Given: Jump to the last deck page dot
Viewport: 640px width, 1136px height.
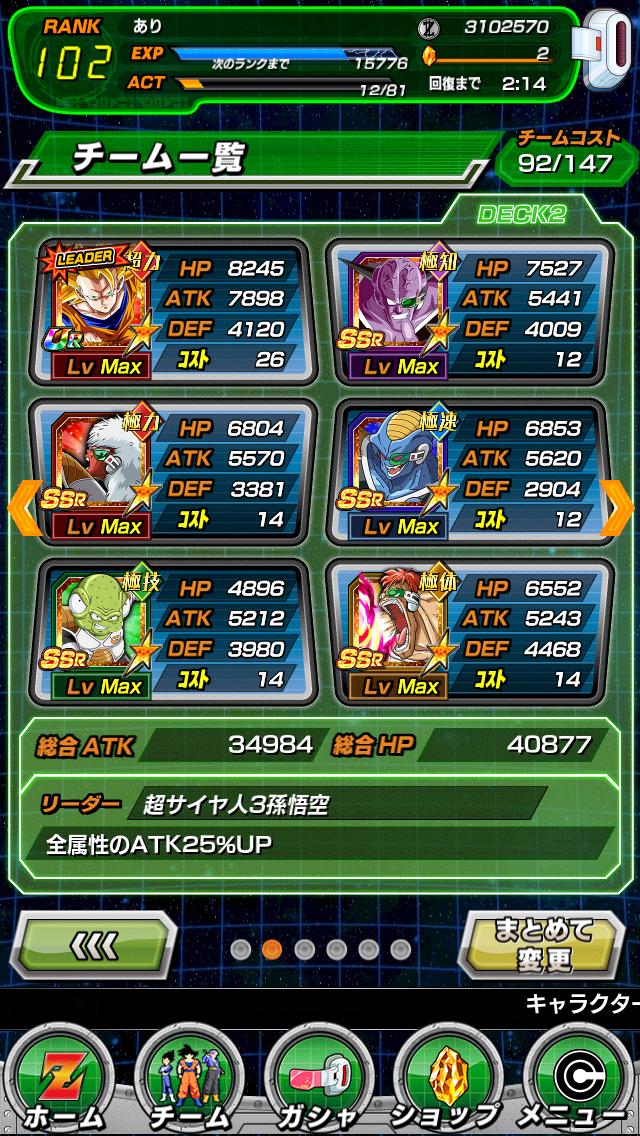Looking at the screenshot, I should tap(400, 949).
